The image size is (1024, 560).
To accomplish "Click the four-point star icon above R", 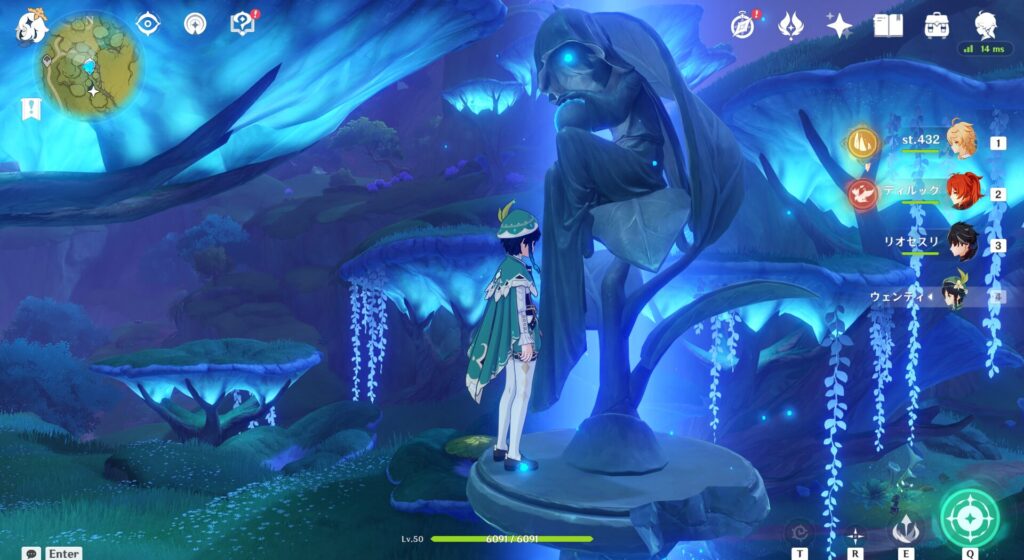I will (856, 534).
